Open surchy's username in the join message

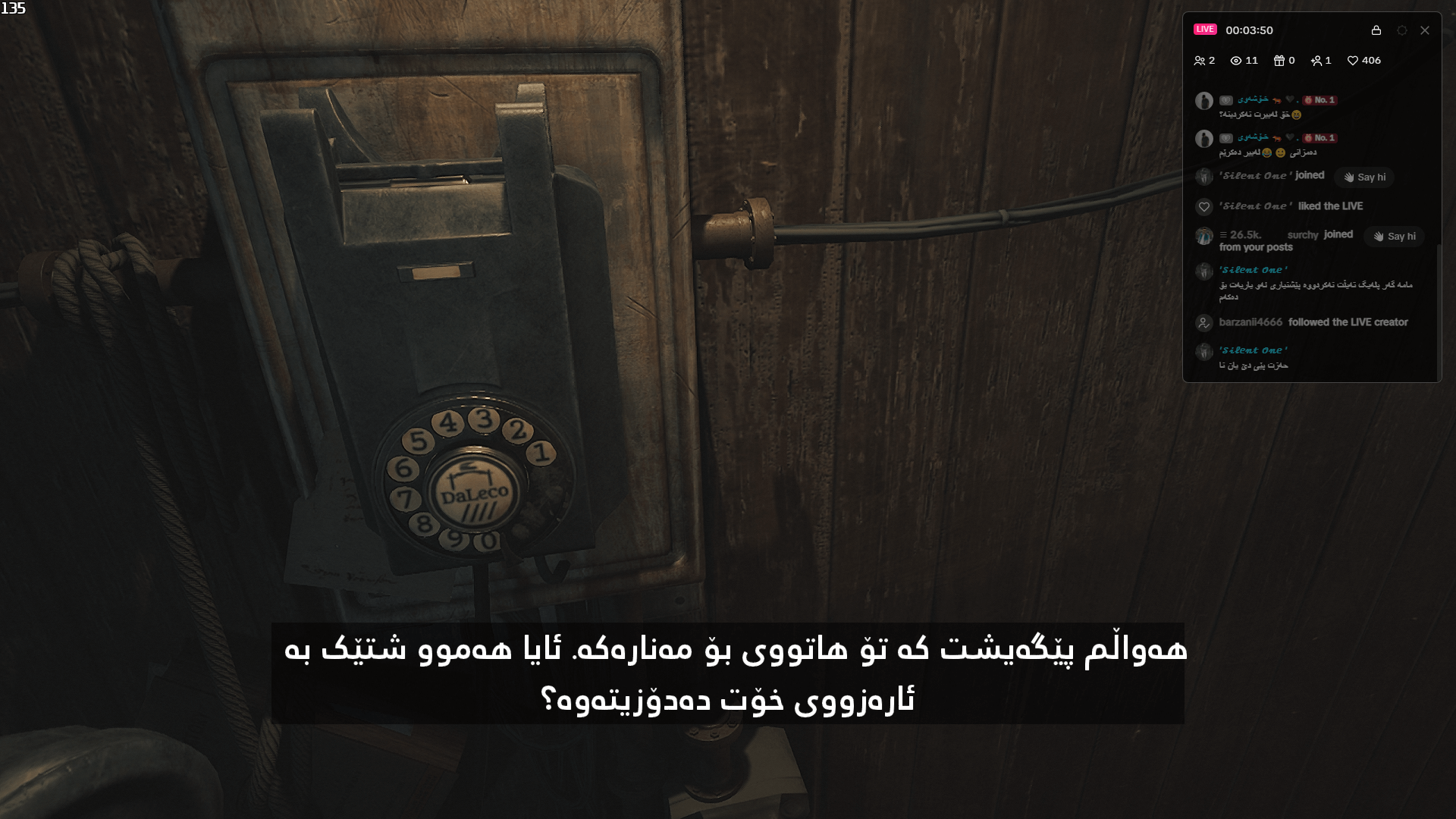[x=1303, y=234]
